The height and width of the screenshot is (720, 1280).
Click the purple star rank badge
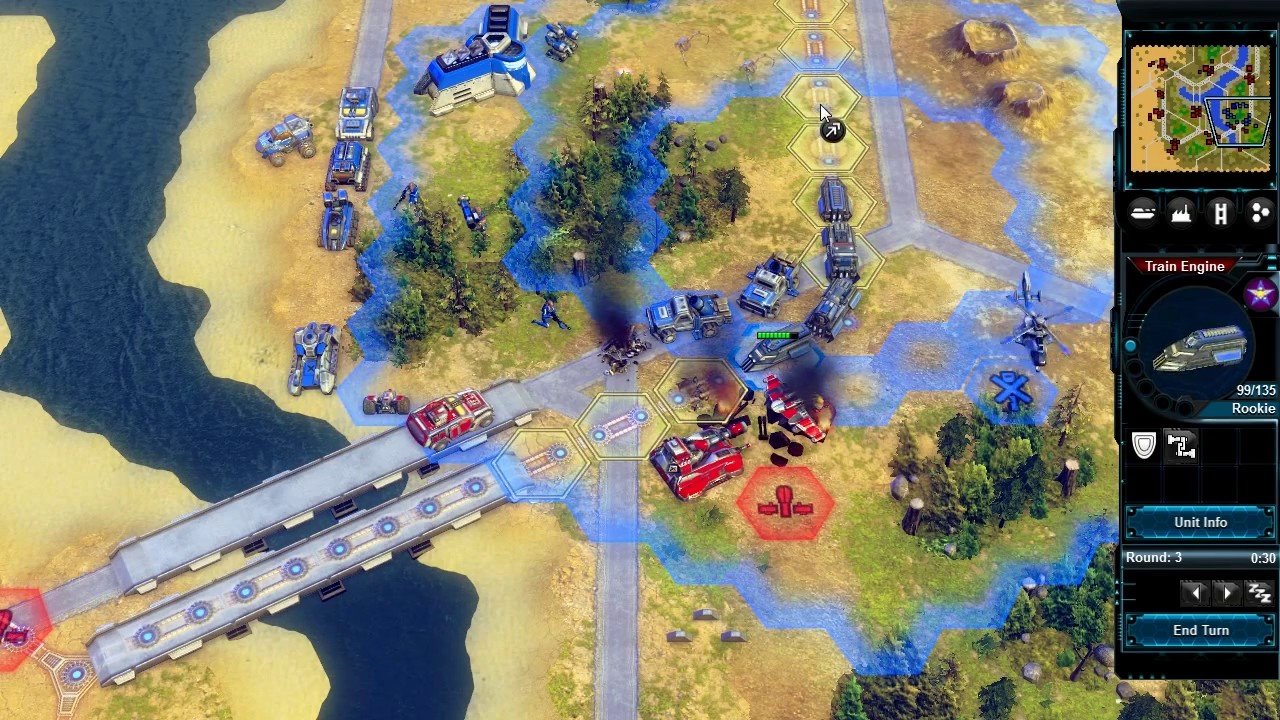1260,294
